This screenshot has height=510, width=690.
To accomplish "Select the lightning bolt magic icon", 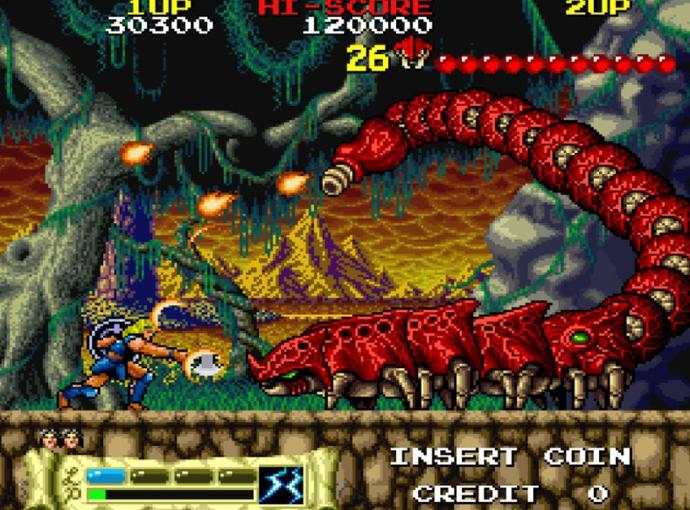I will (281, 484).
